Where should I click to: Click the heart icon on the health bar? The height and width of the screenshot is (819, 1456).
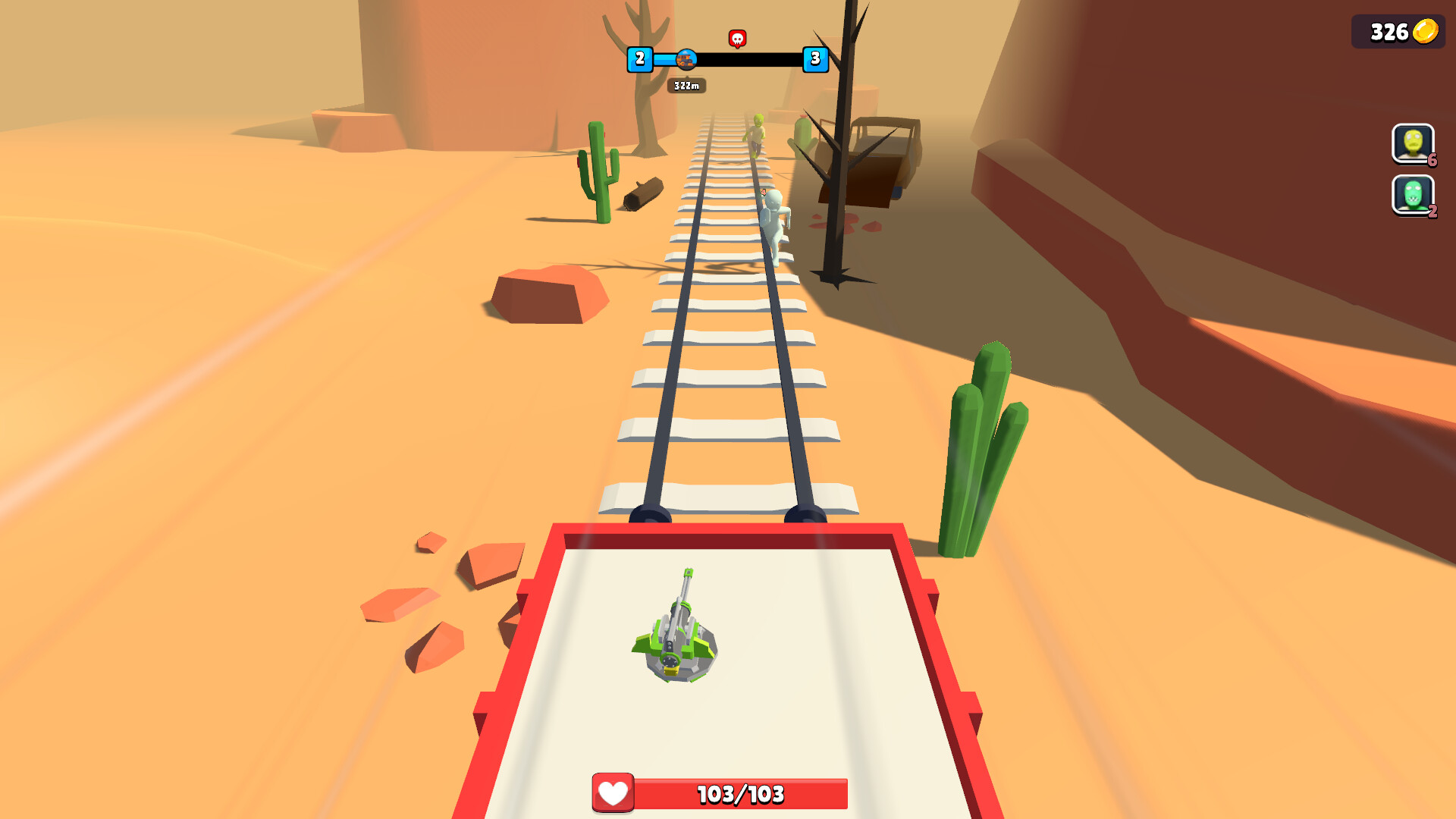click(613, 794)
